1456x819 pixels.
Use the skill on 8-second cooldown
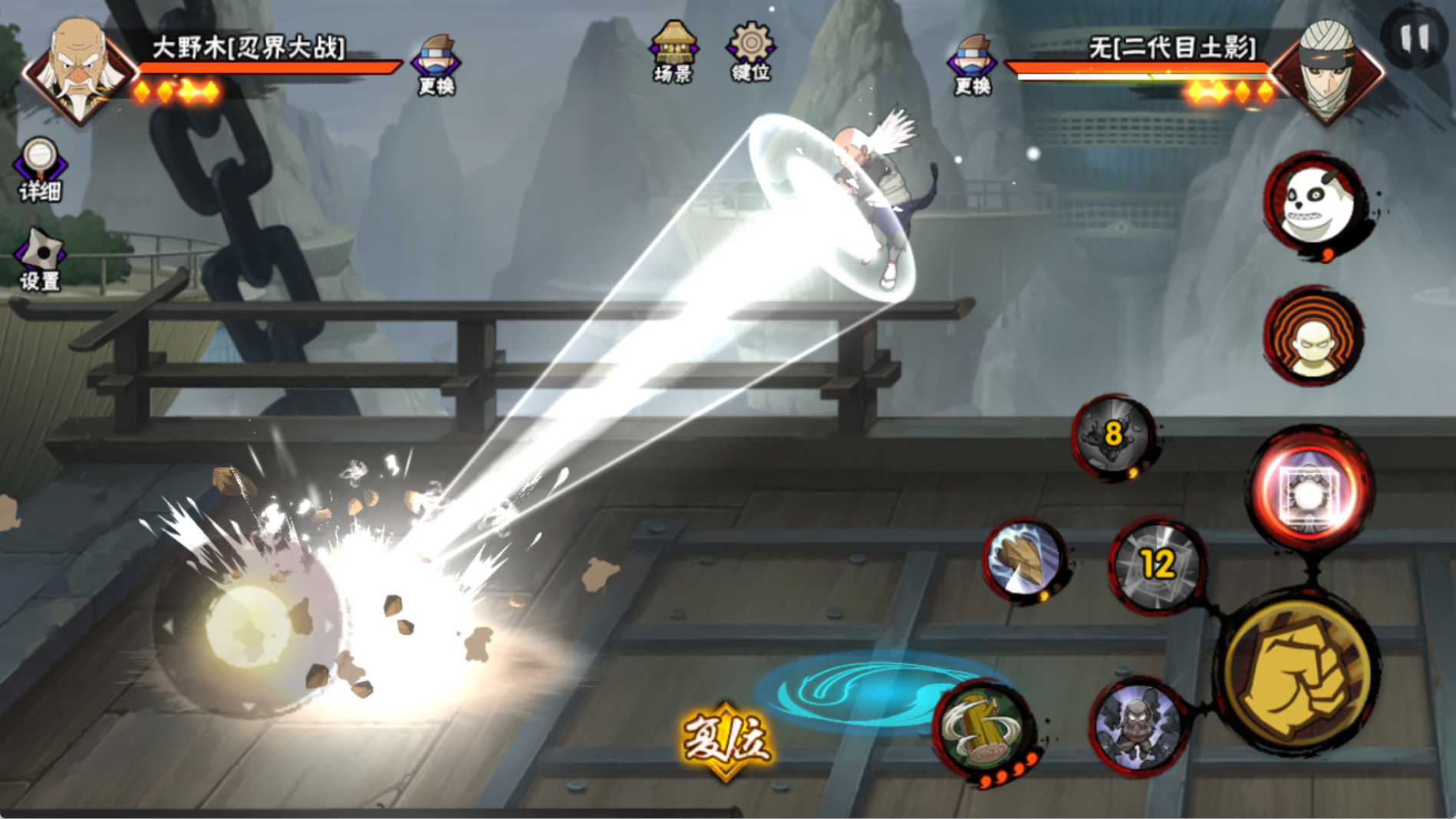(x=1114, y=436)
